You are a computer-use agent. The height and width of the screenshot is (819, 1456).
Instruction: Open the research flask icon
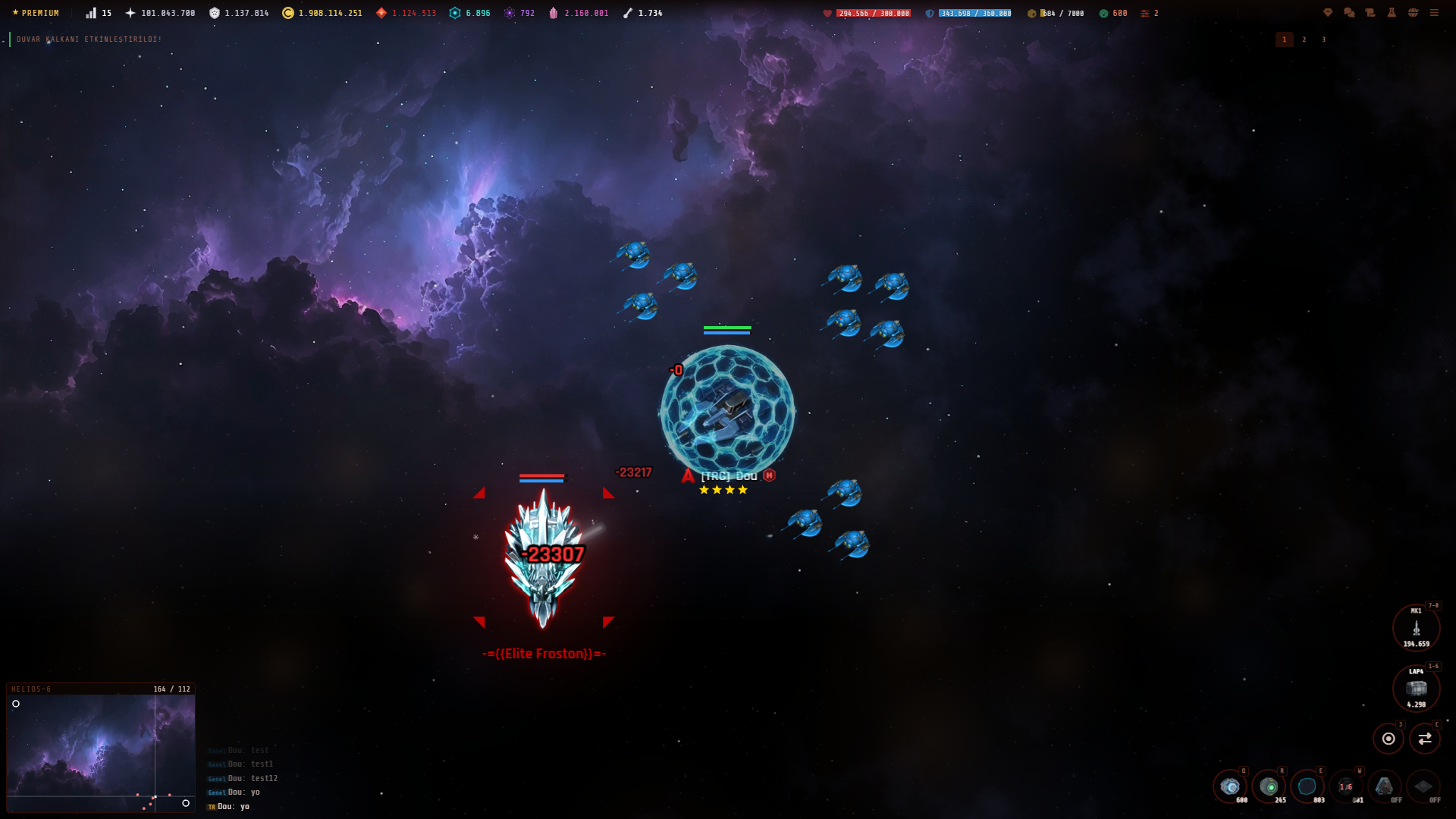[1391, 12]
